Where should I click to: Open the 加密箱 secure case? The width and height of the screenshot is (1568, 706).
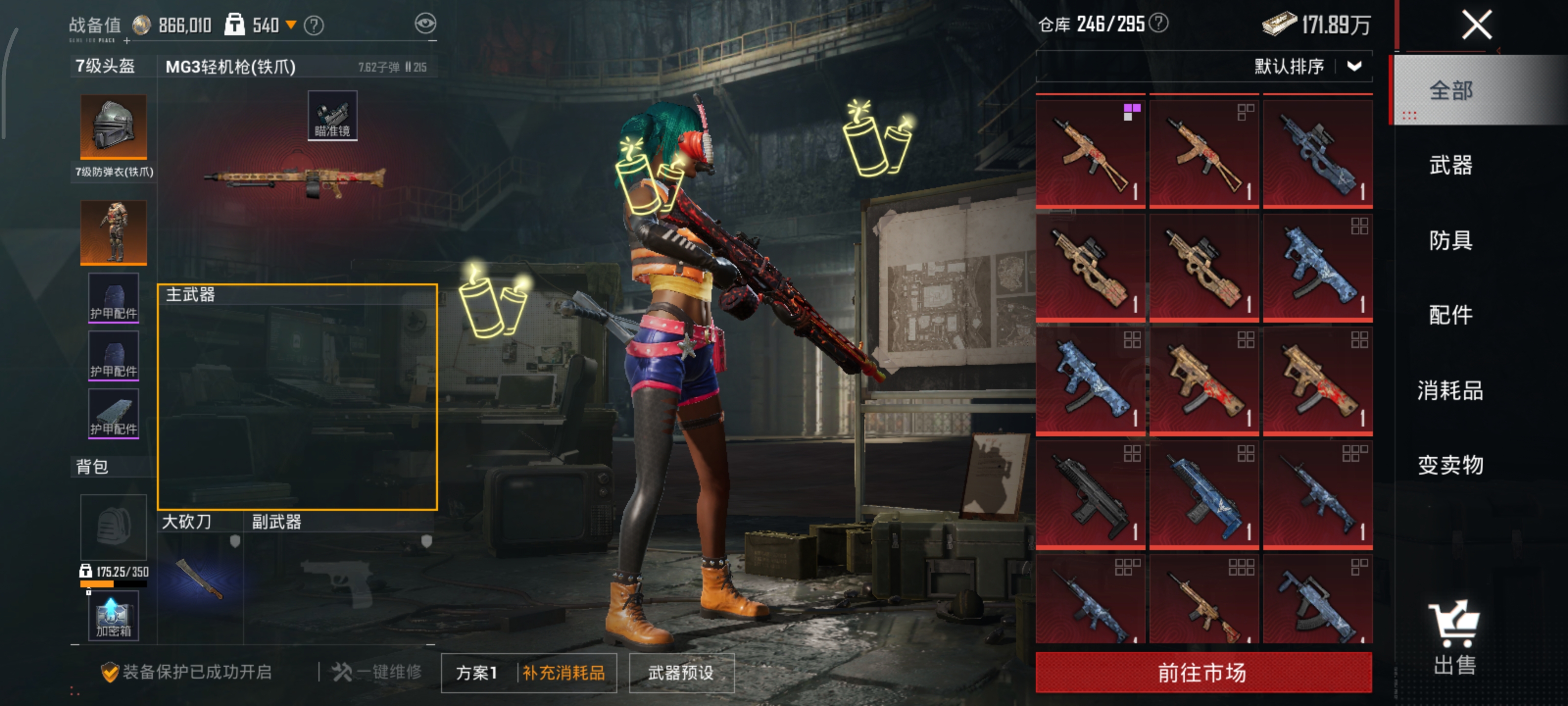pyautogui.click(x=113, y=617)
